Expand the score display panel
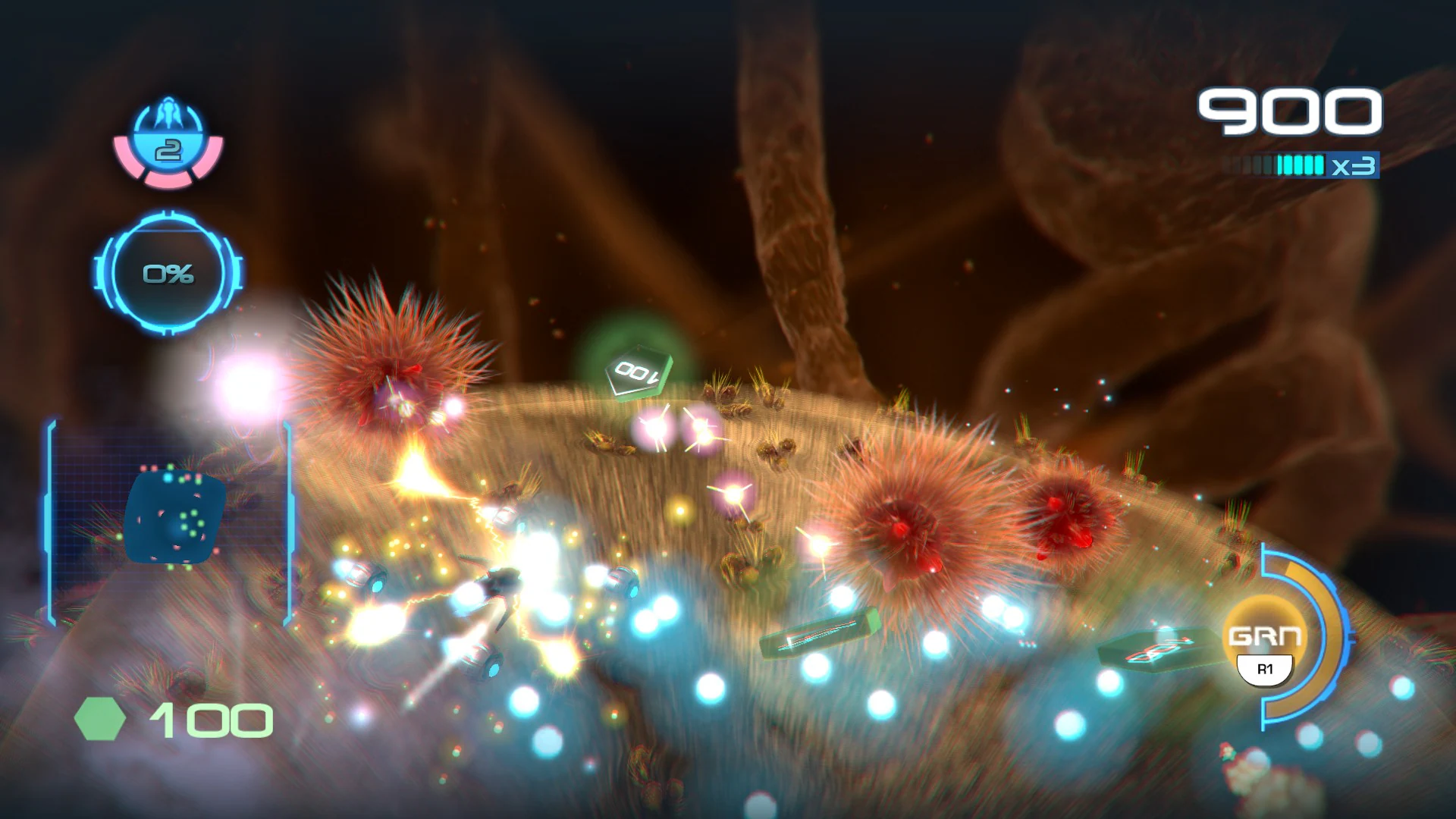The height and width of the screenshot is (819, 1456). pos(1289,114)
